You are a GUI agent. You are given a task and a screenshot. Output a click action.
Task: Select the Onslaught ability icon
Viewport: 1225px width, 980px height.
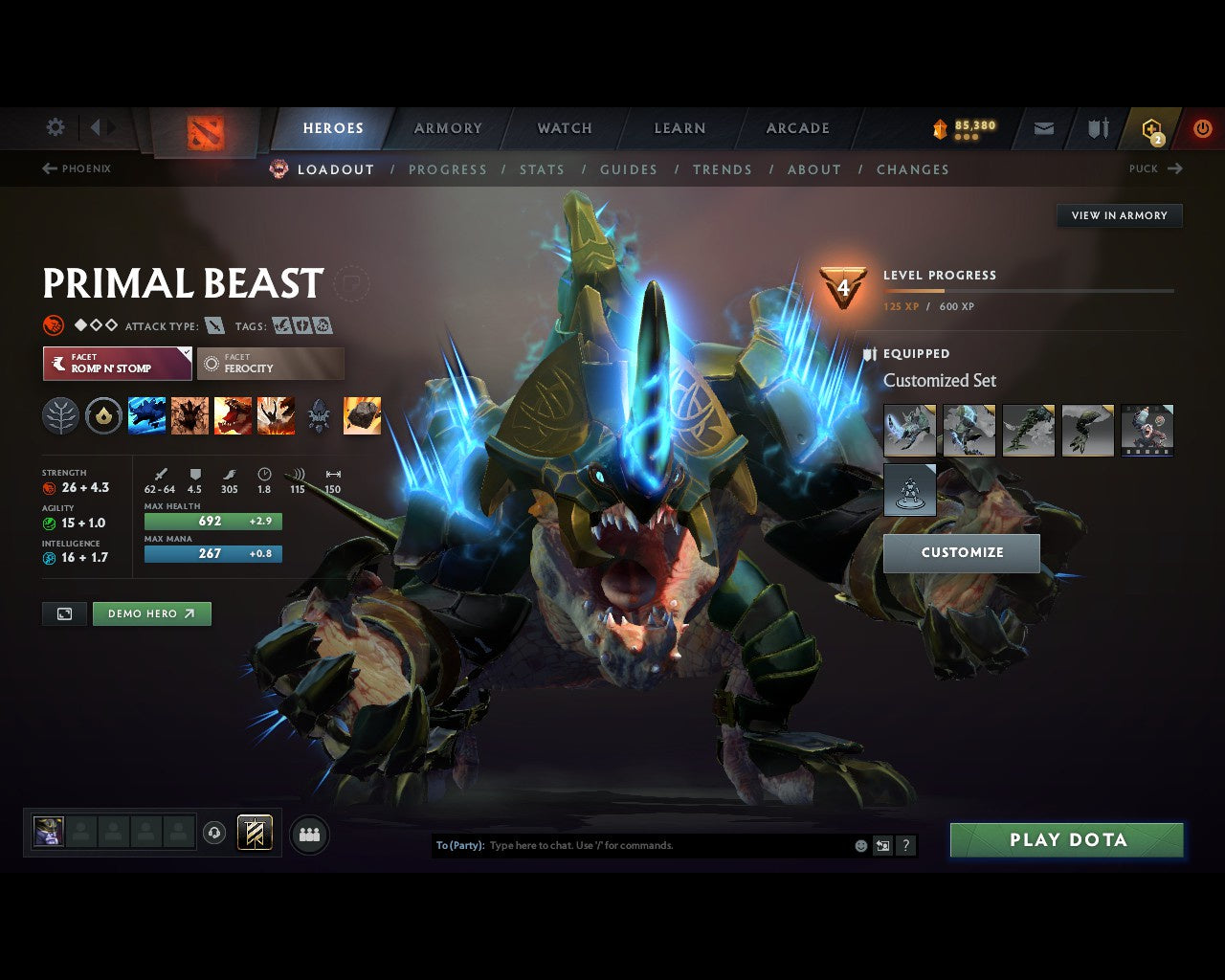pos(146,415)
